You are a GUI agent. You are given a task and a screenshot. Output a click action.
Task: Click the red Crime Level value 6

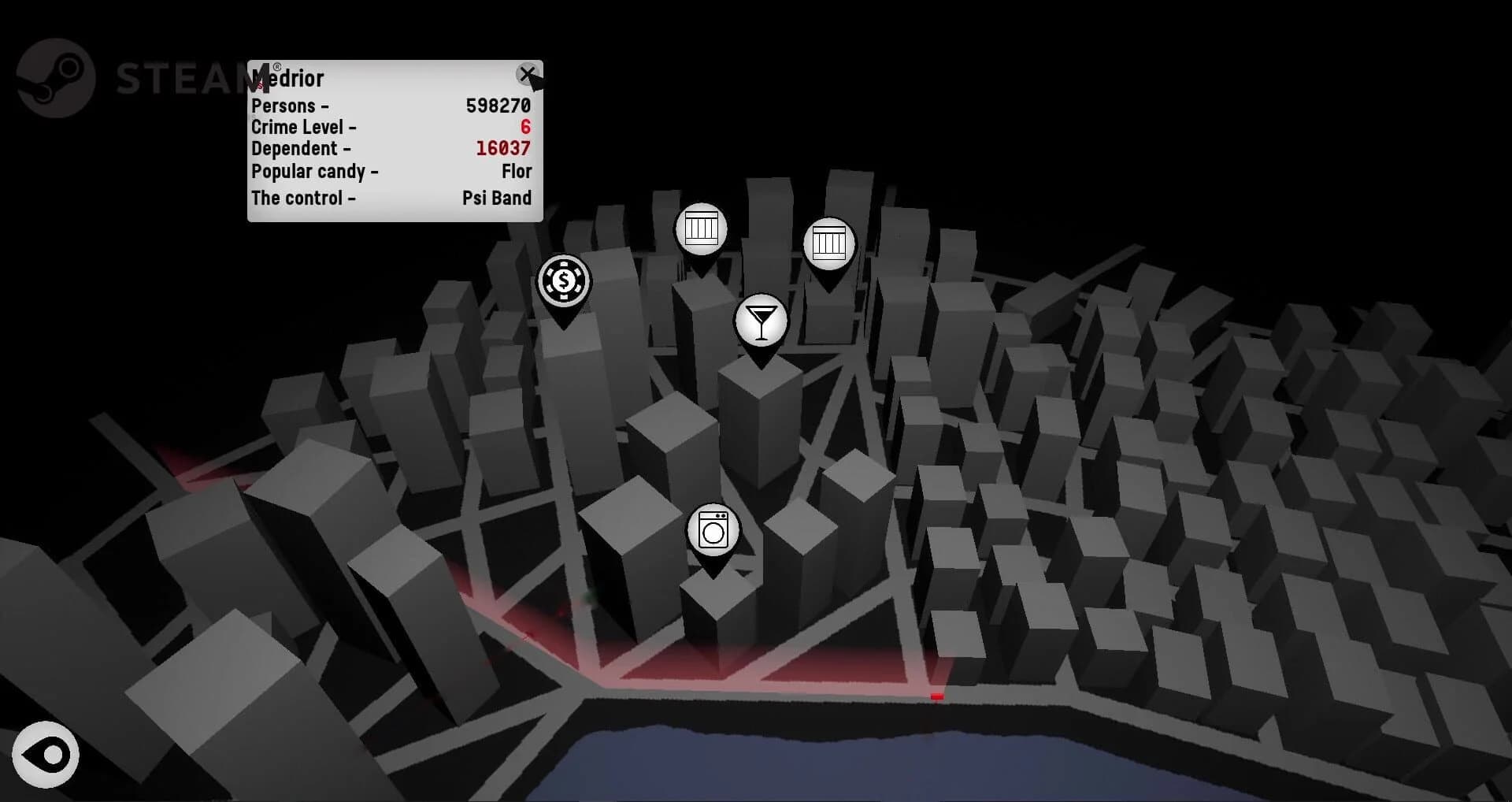(526, 126)
